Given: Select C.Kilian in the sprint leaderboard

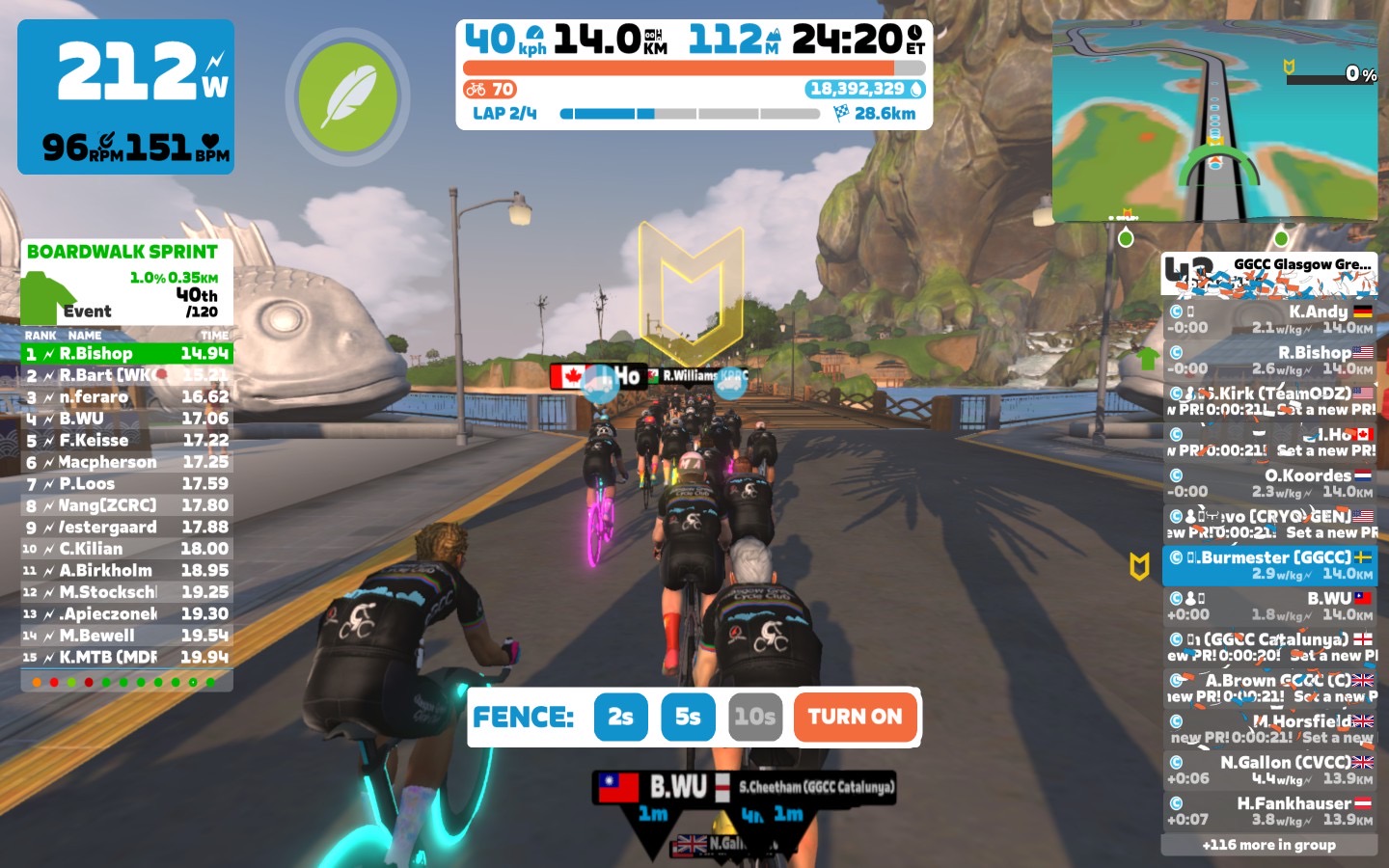Looking at the screenshot, I should pyautogui.click(x=126, y=549).
